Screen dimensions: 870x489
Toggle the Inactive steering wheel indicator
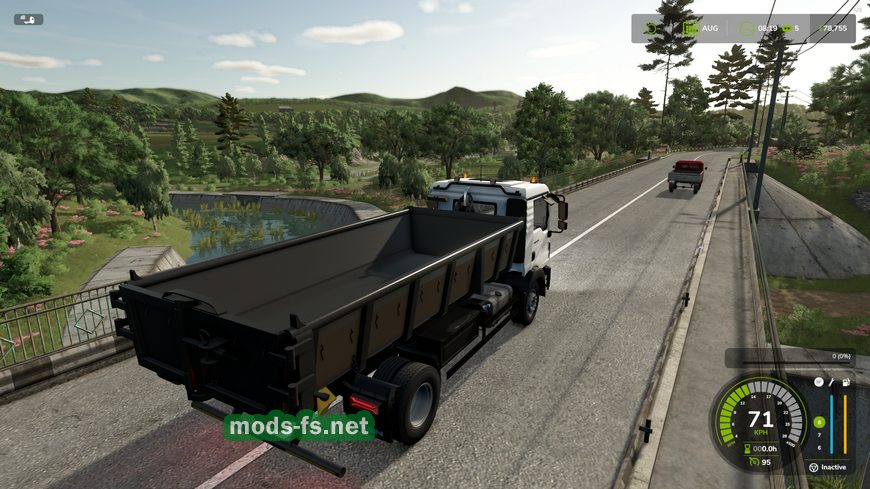[x=811, y=467]
